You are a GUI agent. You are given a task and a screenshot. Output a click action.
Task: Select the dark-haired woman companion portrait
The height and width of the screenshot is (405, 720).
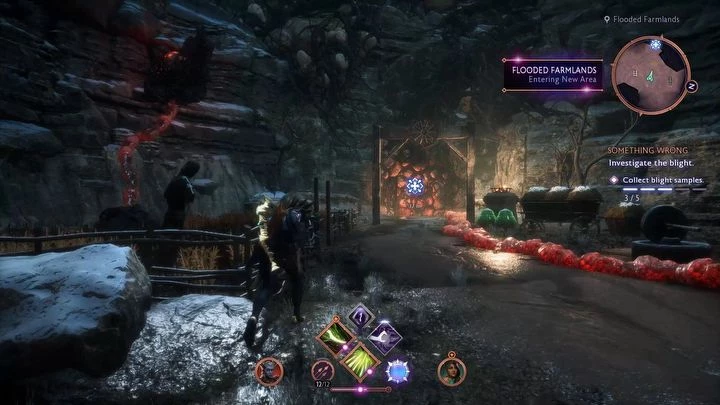point(451,371)
